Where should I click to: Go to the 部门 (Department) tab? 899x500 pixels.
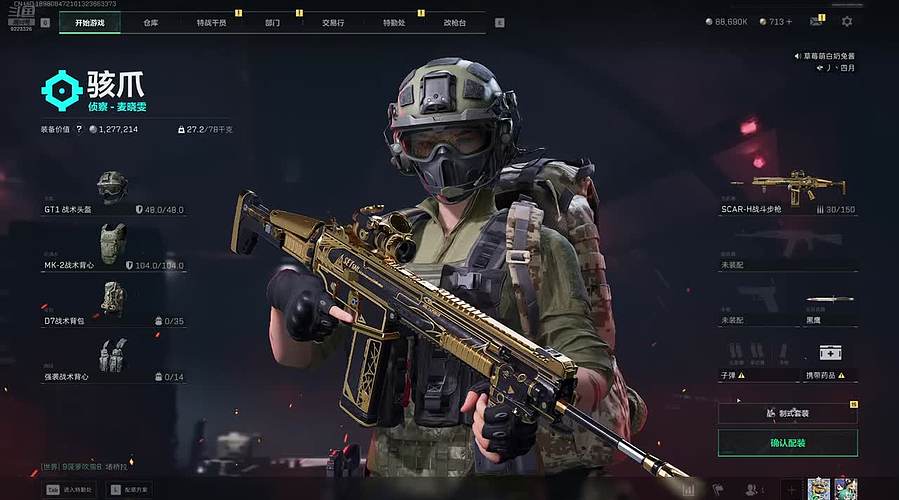point(272,22)
